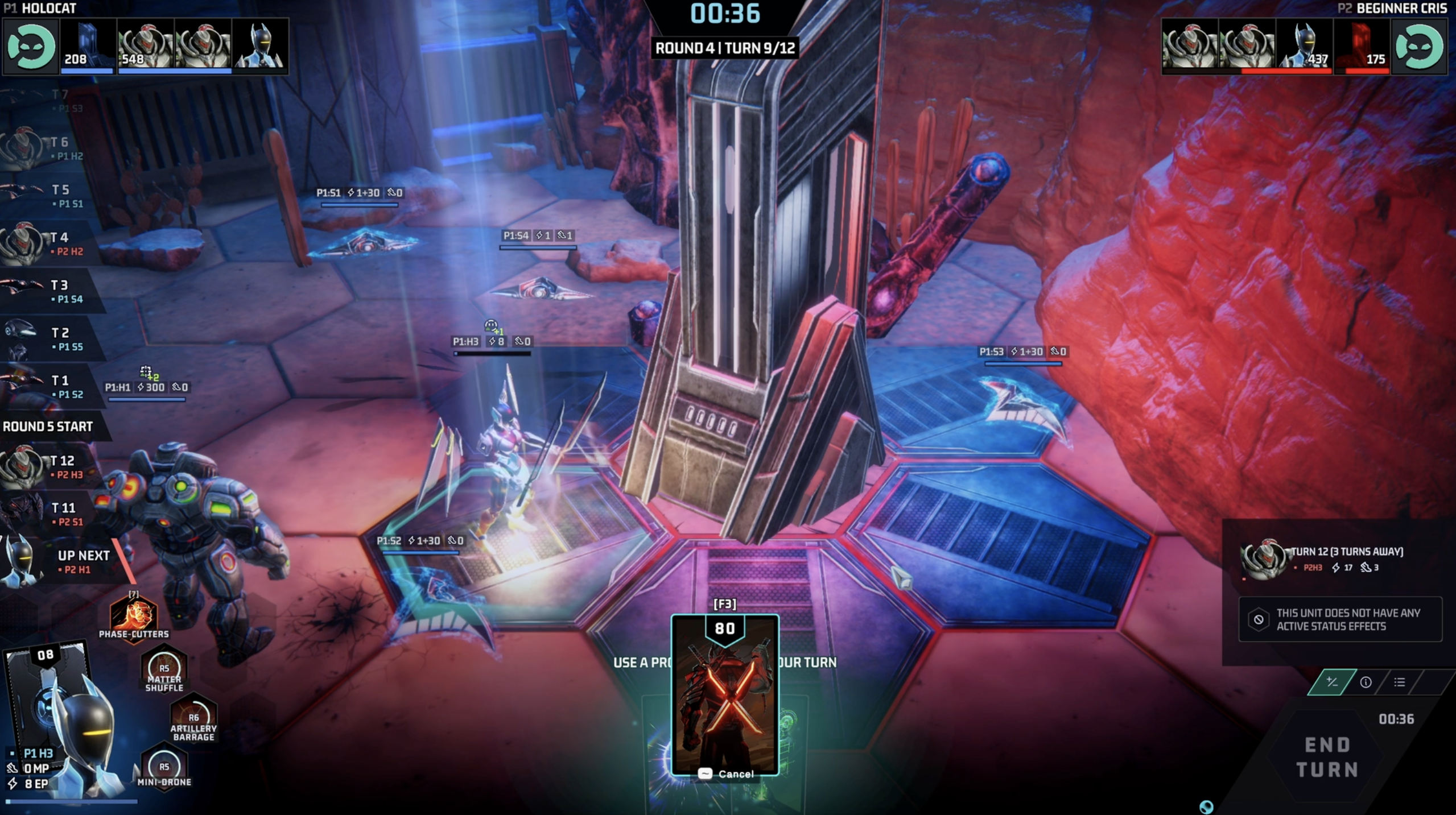The height and width of the screenshot is (815, 1456).
Task: Select the Phase-Cutters ability icon
Action: tap(134, 616)
